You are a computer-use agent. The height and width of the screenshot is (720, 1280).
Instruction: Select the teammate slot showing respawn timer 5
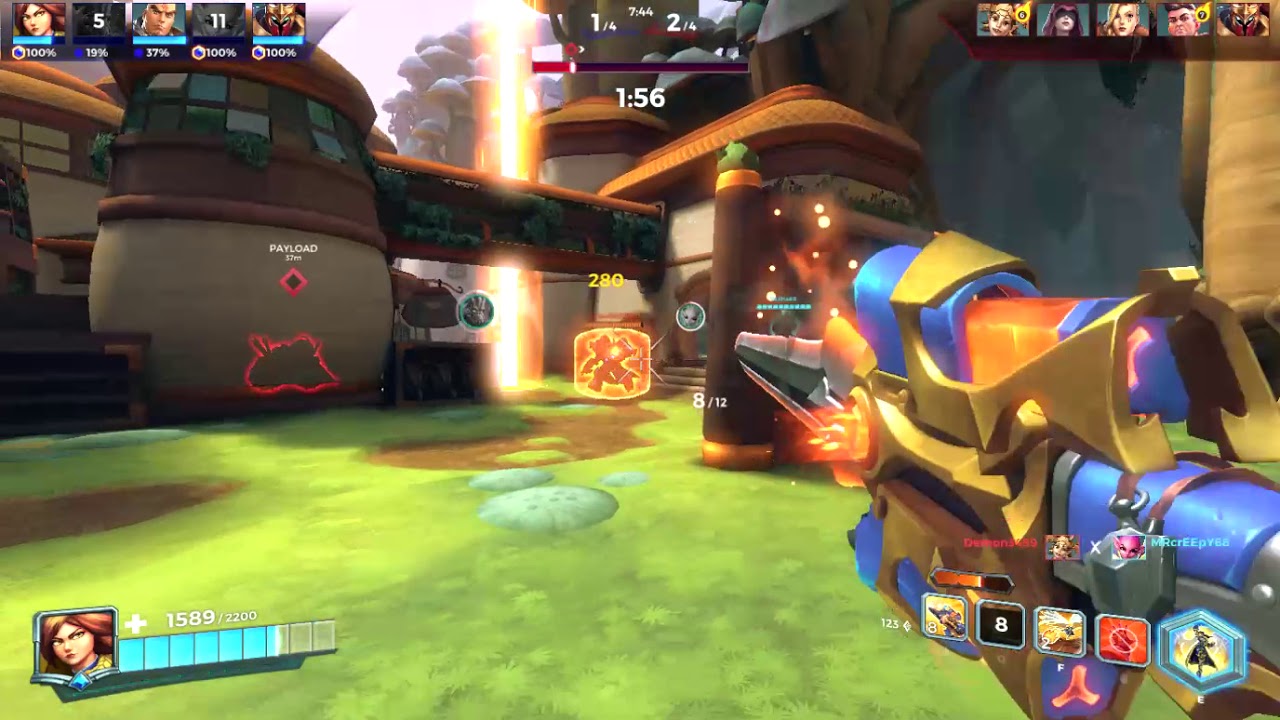(98, 20)
